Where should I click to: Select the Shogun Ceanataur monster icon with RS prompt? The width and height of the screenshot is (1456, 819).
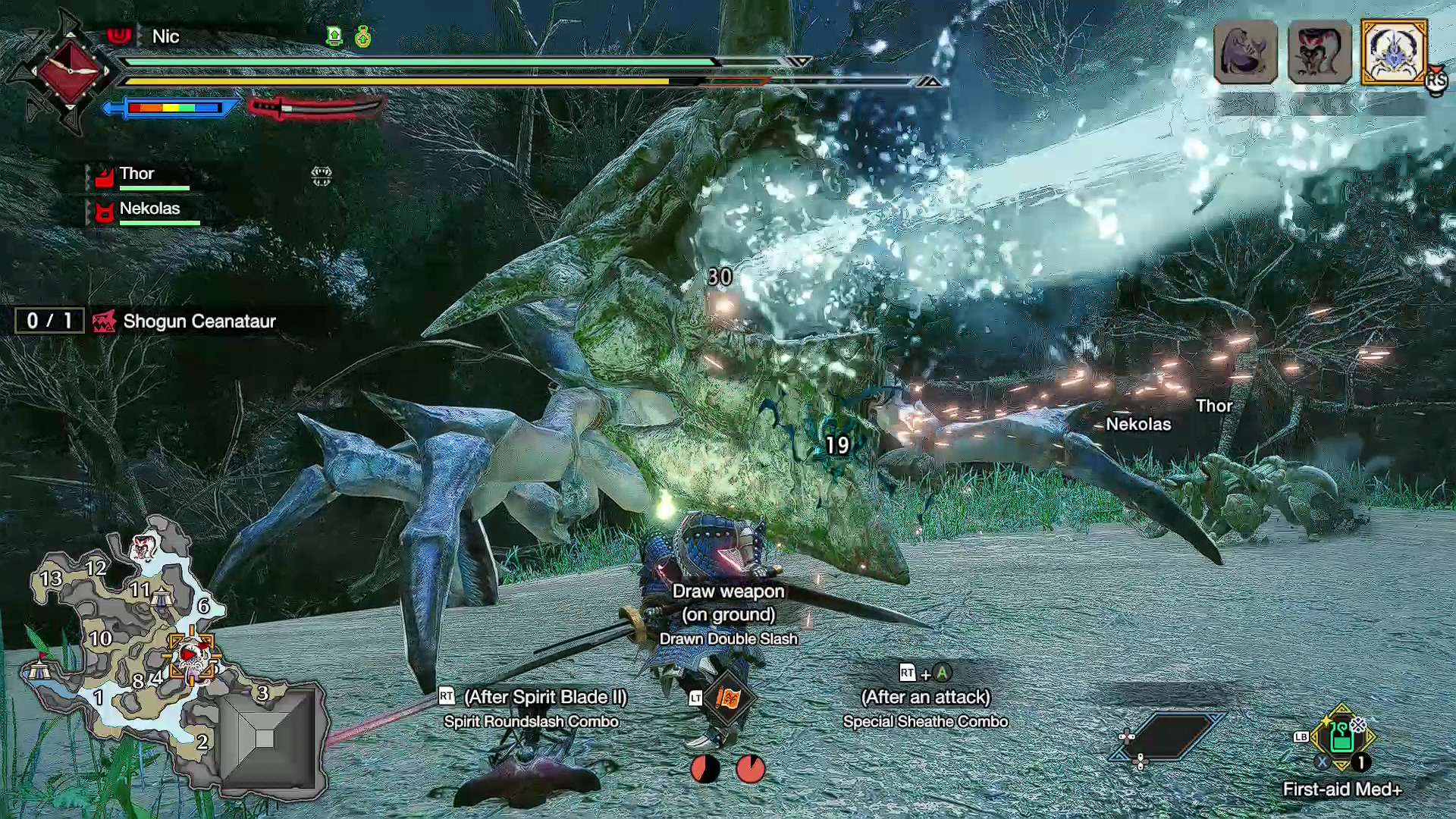tap(1395, 53)
